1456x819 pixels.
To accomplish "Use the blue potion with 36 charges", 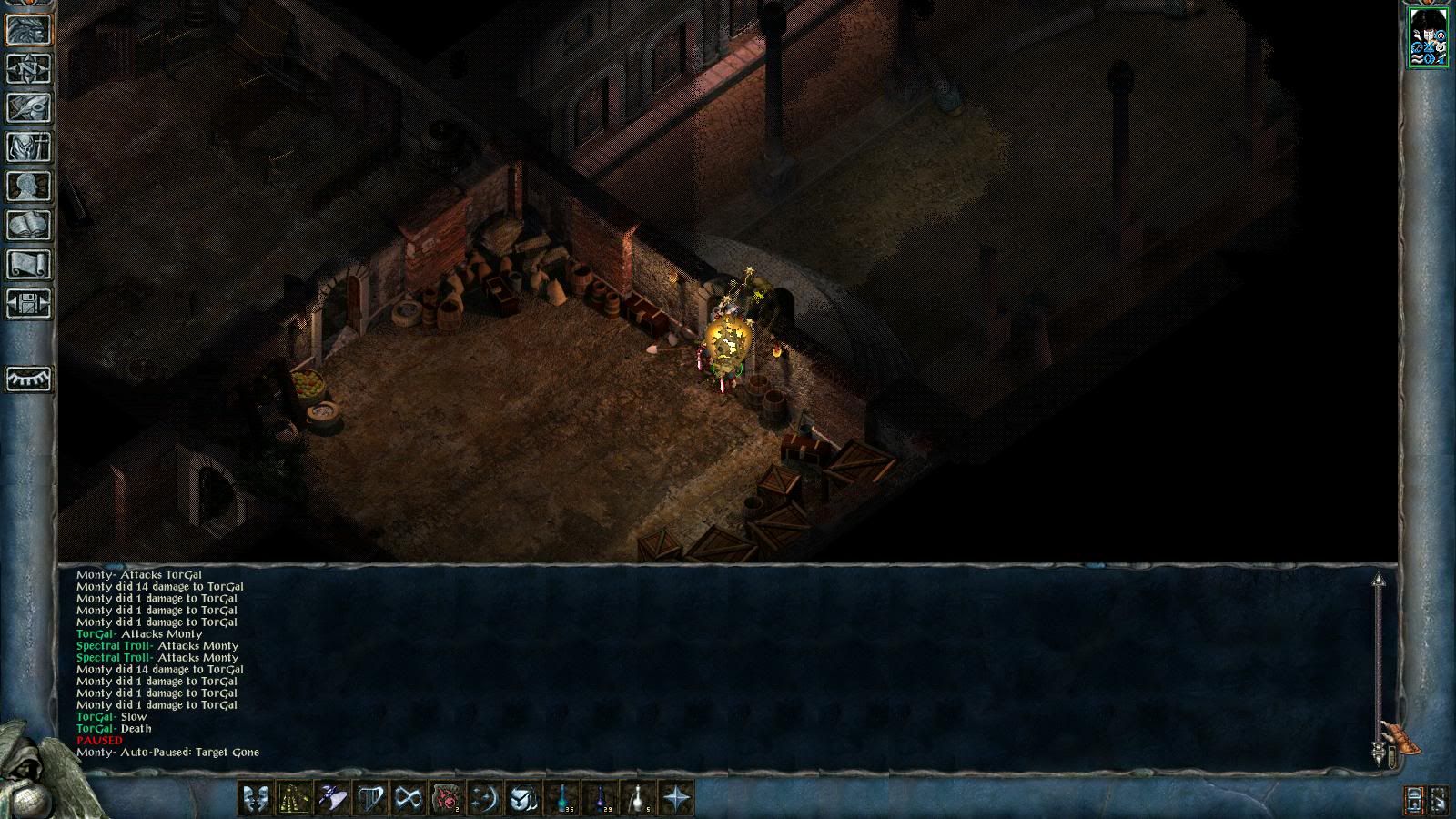I will [562, 798].
